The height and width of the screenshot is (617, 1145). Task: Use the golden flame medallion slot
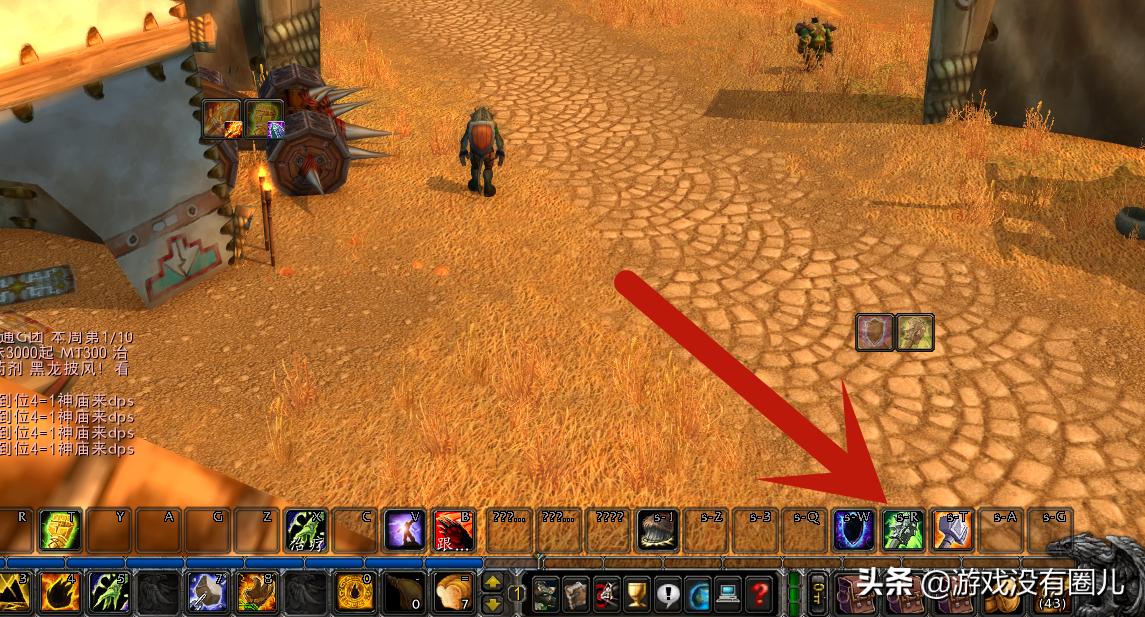click(x=355, y=592)
